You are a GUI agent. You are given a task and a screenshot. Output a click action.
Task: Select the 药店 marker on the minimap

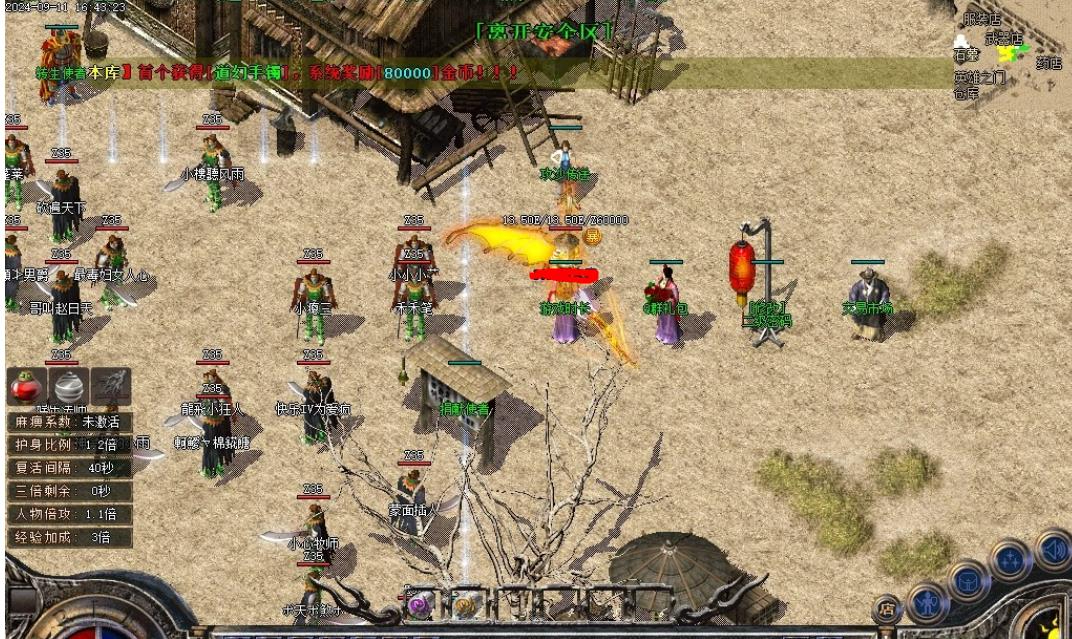[x=1048, y=63]
